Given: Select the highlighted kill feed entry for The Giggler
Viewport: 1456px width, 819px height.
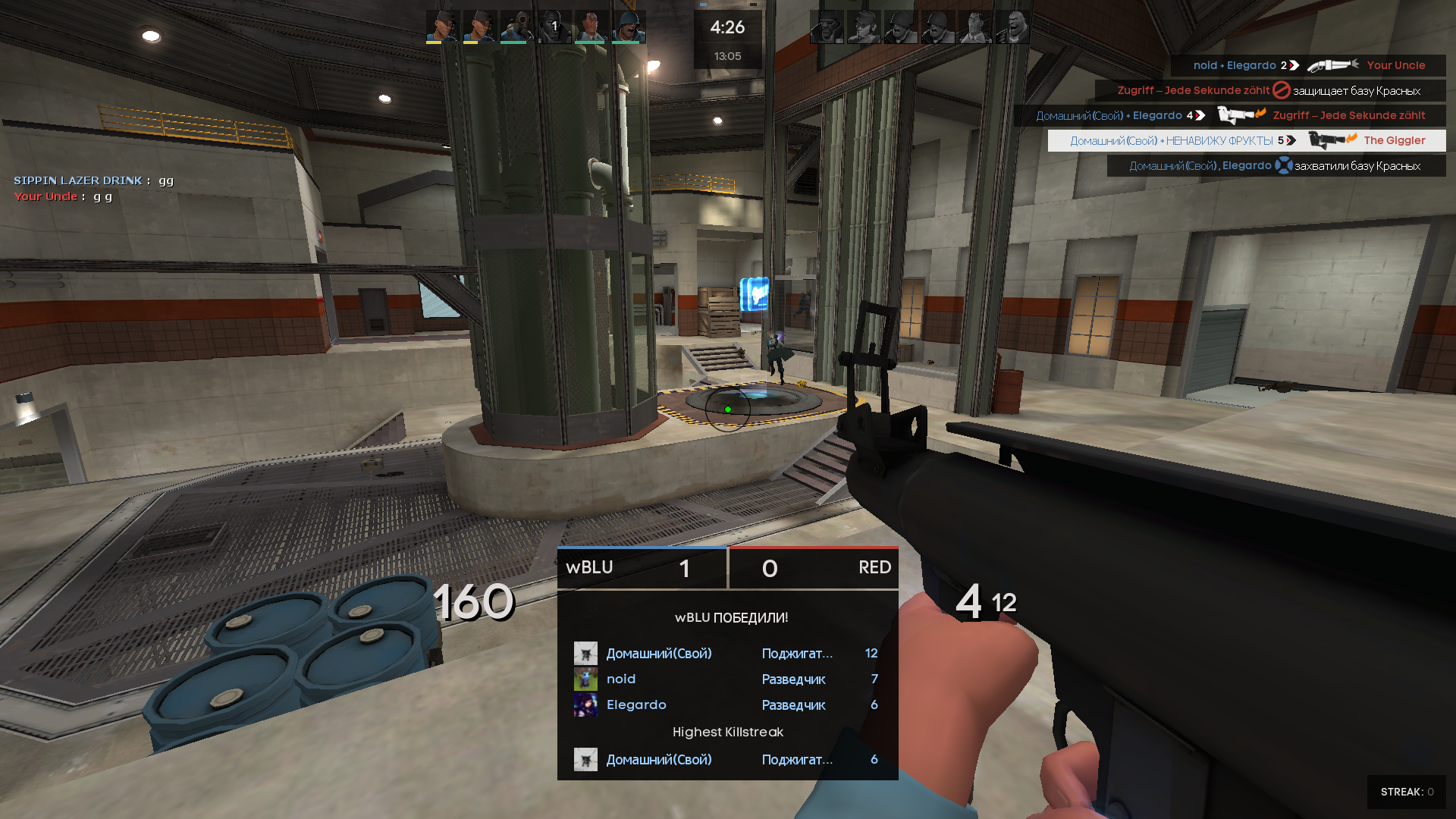Looking at the screenshot, I should [x=1247, y=141].
